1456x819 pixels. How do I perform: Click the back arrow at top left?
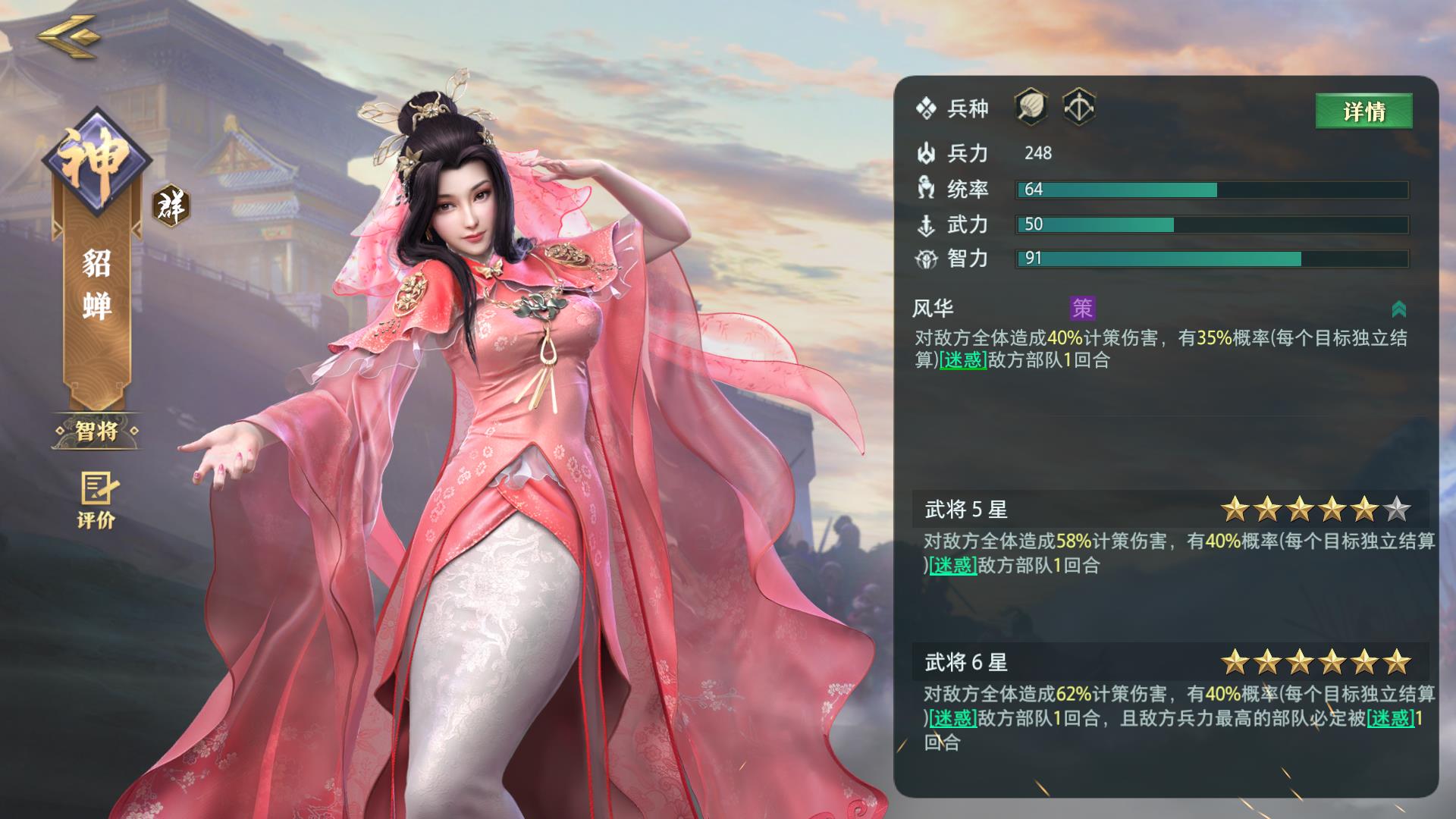coord(71,38)
